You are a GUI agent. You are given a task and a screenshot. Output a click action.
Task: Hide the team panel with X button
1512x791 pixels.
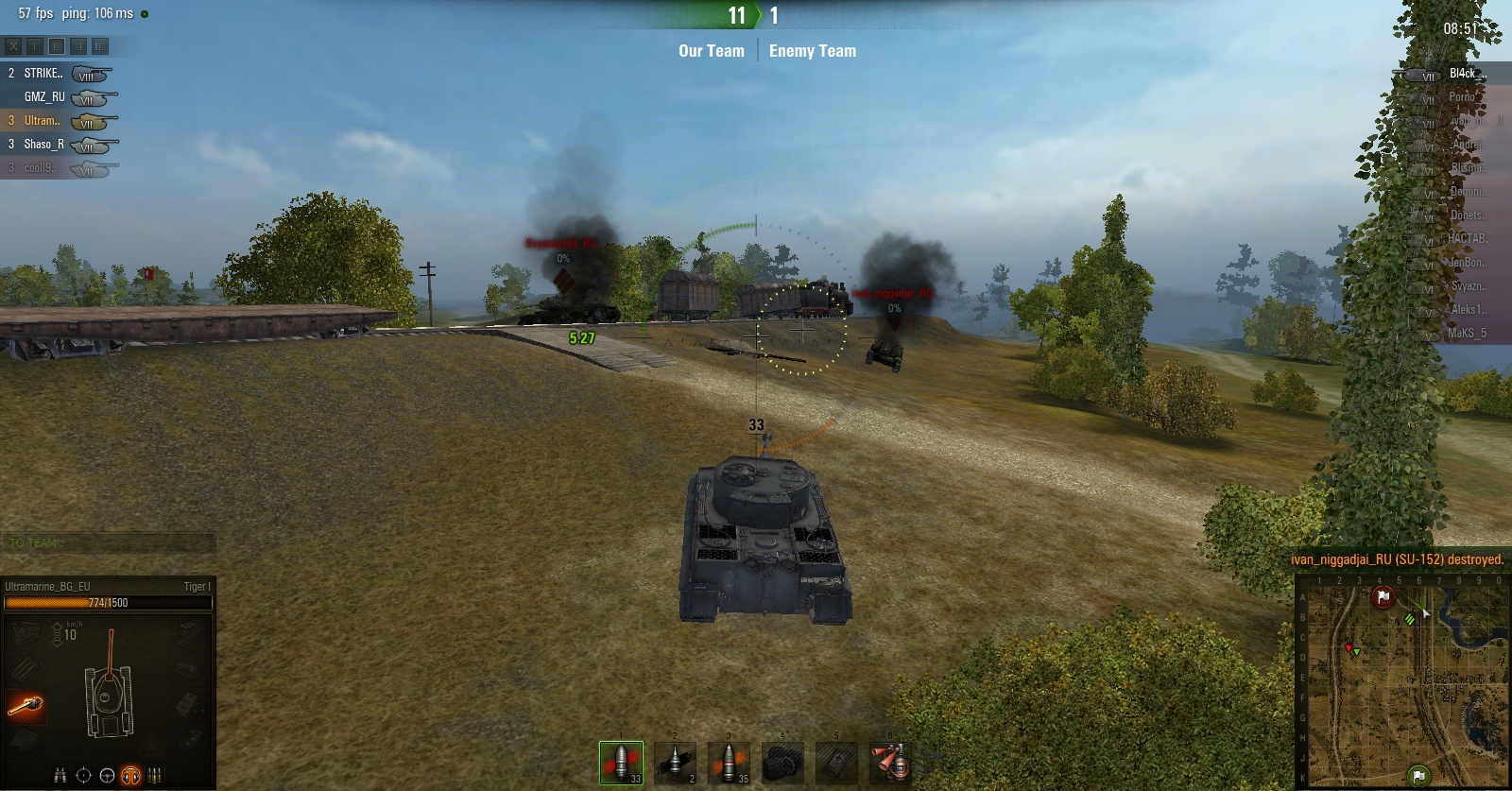[13, 45]
